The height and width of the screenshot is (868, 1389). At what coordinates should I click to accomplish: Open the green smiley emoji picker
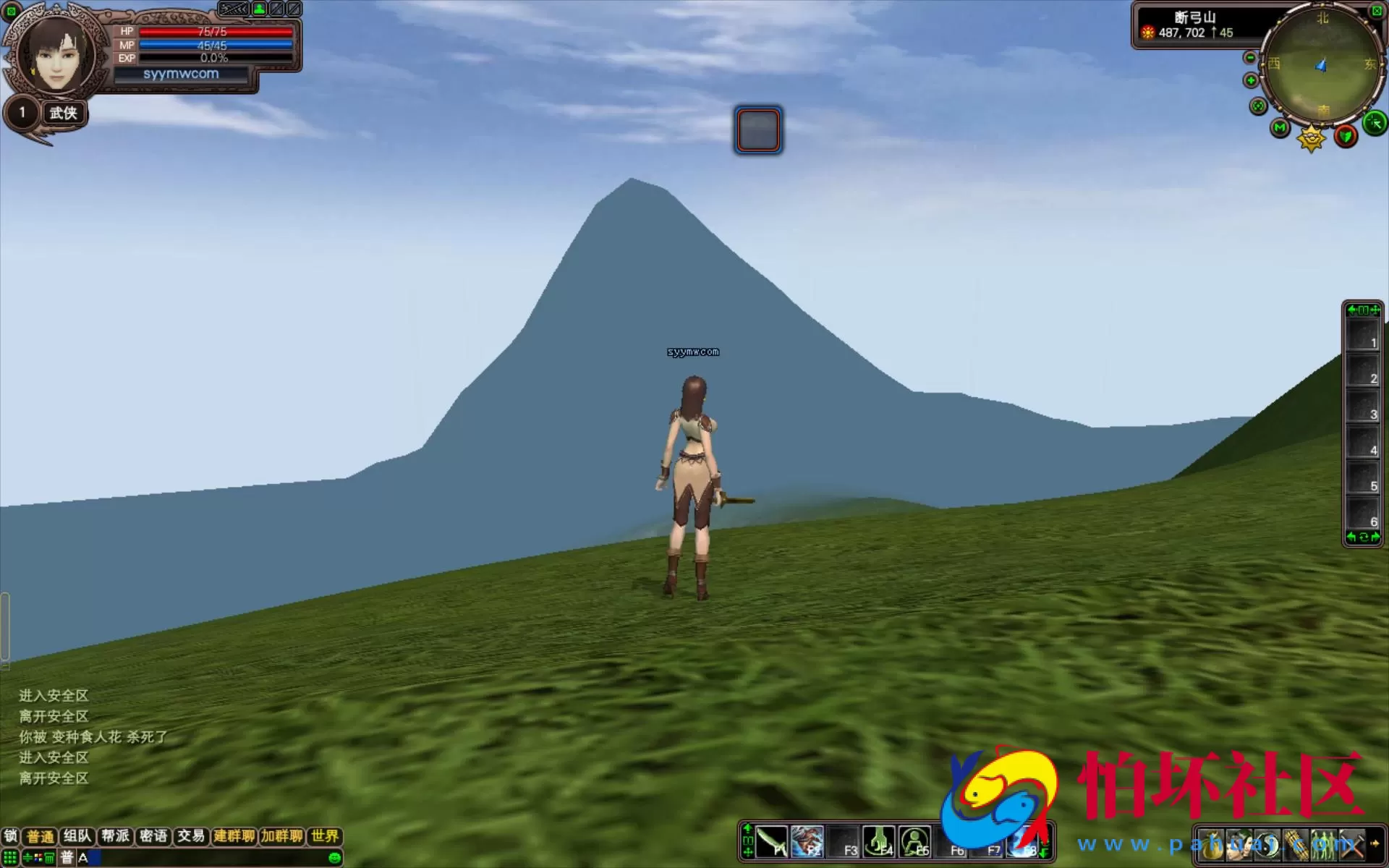pyautogui.click(x=334, y=858)
